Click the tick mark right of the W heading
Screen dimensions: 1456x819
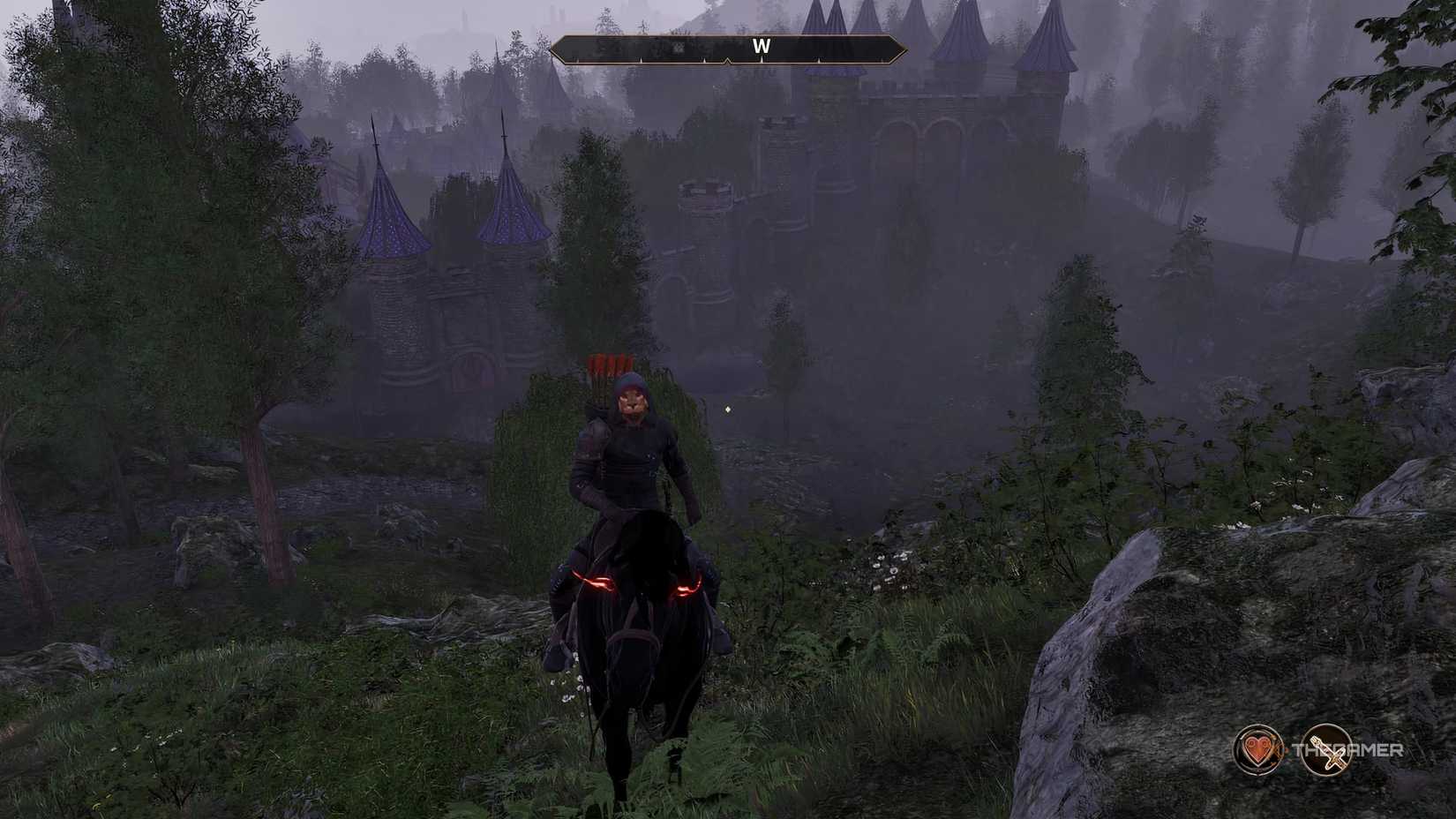(819, 59)
